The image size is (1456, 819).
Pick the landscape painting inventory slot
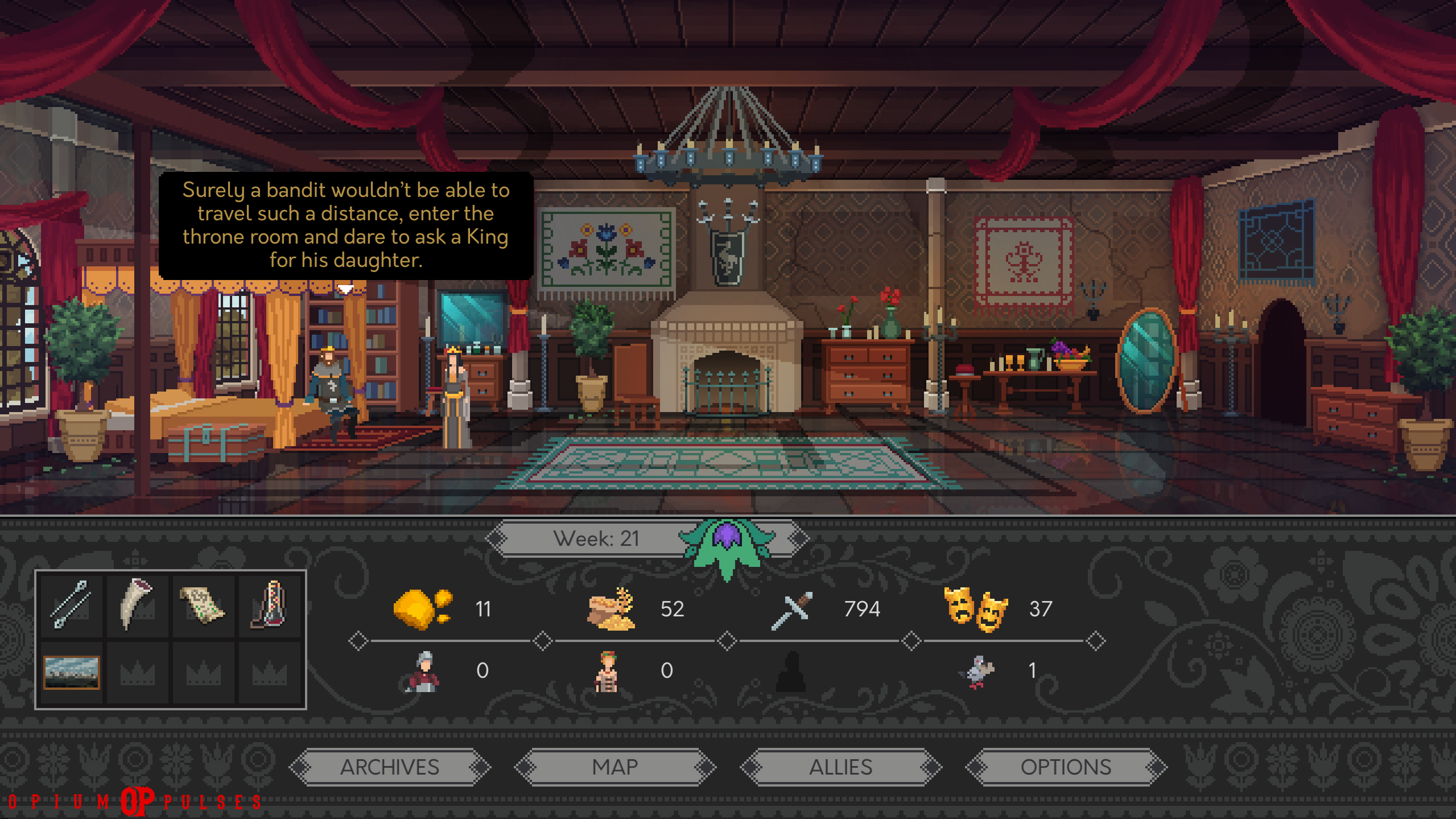(x=72, y=672)
